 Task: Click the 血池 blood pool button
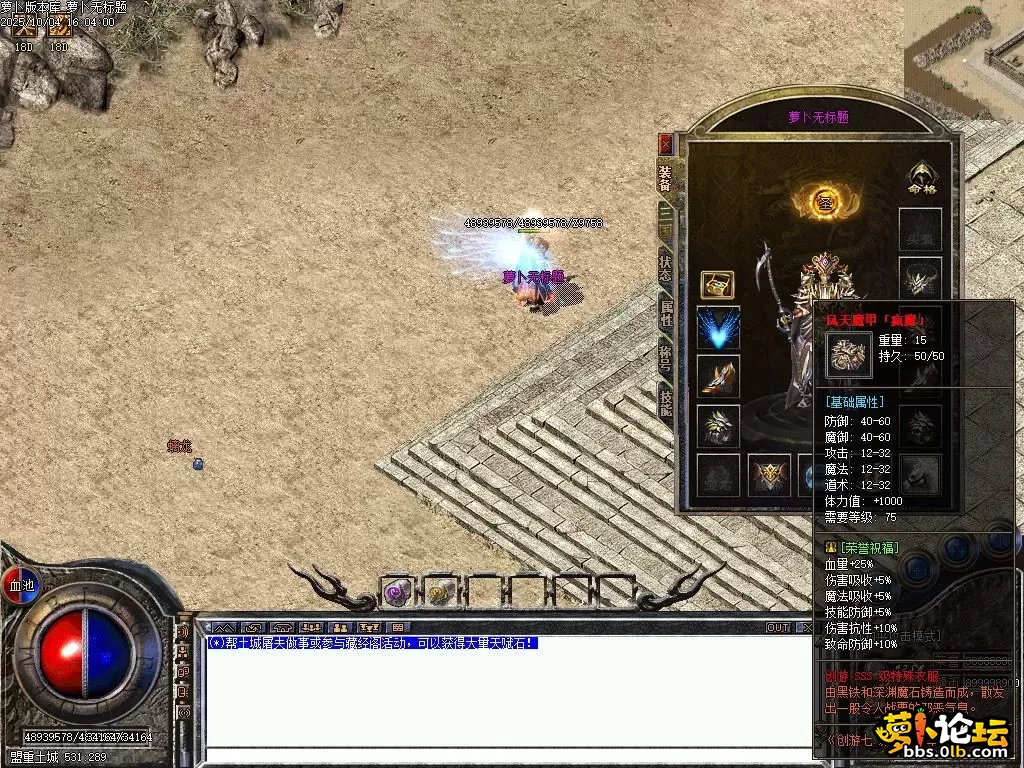[21, 585]
